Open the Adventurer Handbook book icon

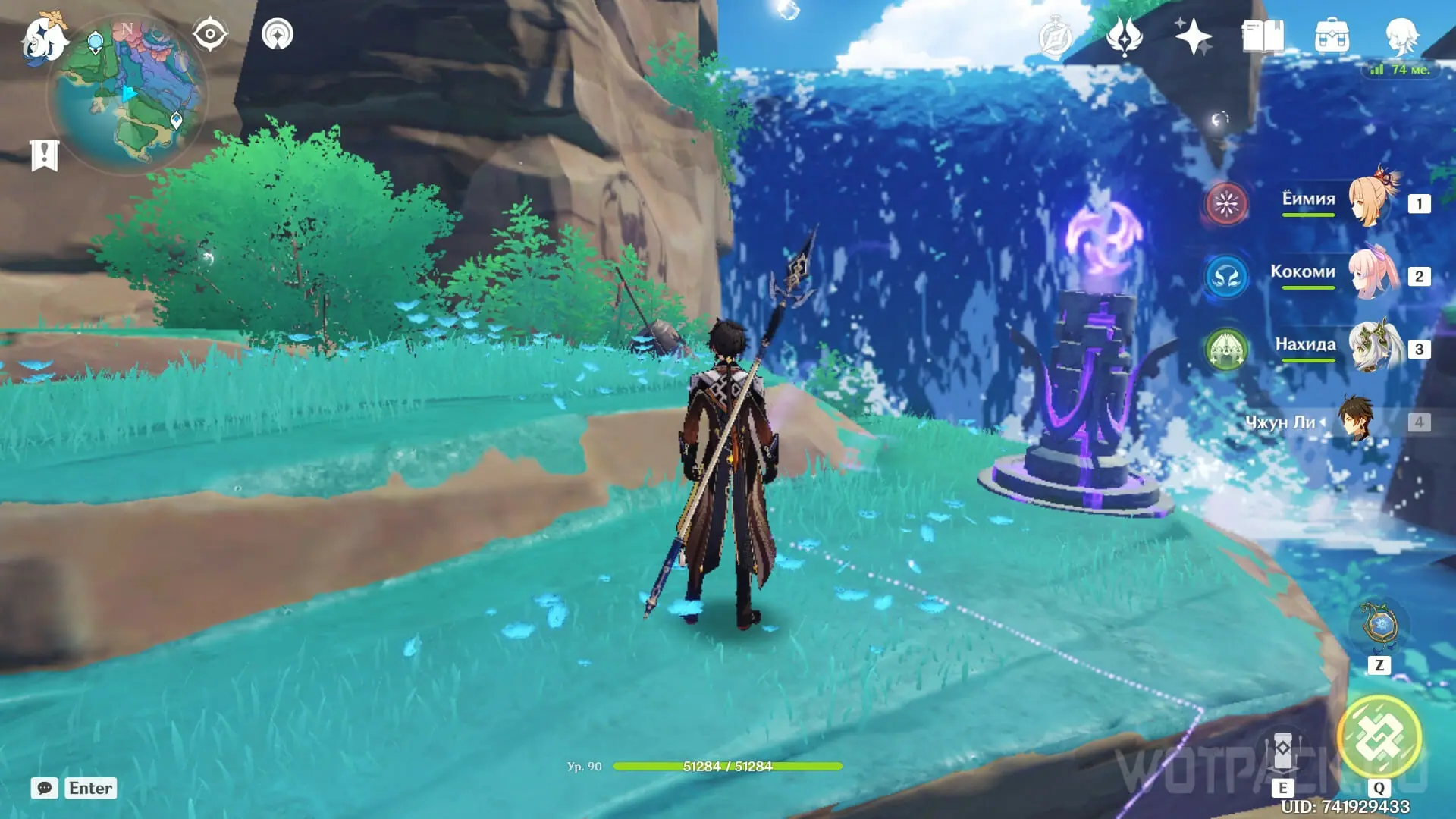click(x=1263, y=36)
